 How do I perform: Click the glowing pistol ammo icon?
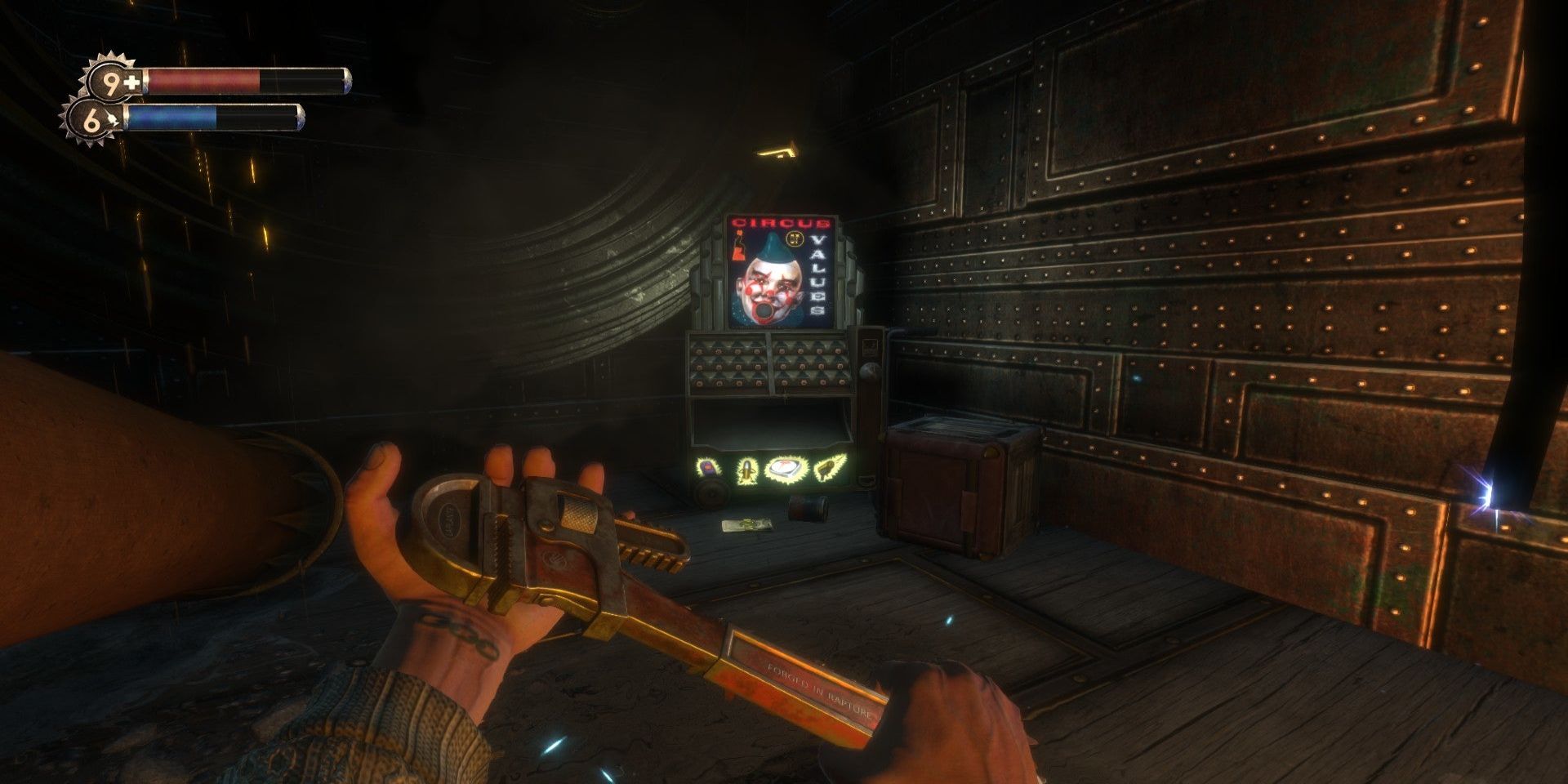click(x=829, y=467)
